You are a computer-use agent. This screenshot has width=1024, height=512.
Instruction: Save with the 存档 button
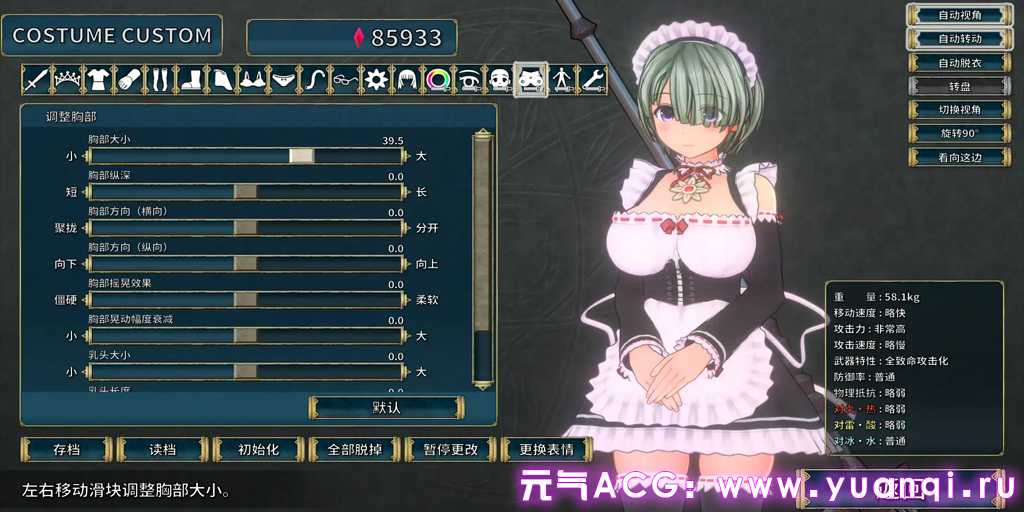point(66,449)
